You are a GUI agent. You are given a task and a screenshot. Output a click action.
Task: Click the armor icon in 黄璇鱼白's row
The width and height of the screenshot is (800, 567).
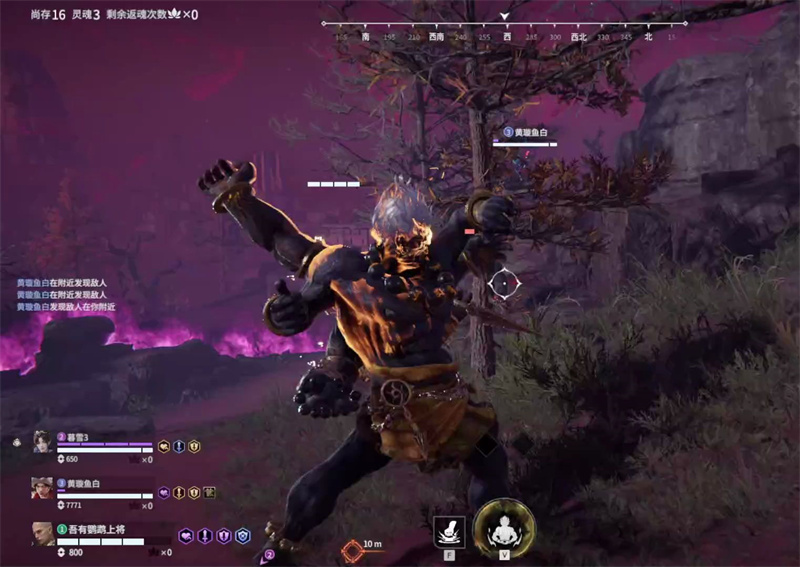coord(211,492)
